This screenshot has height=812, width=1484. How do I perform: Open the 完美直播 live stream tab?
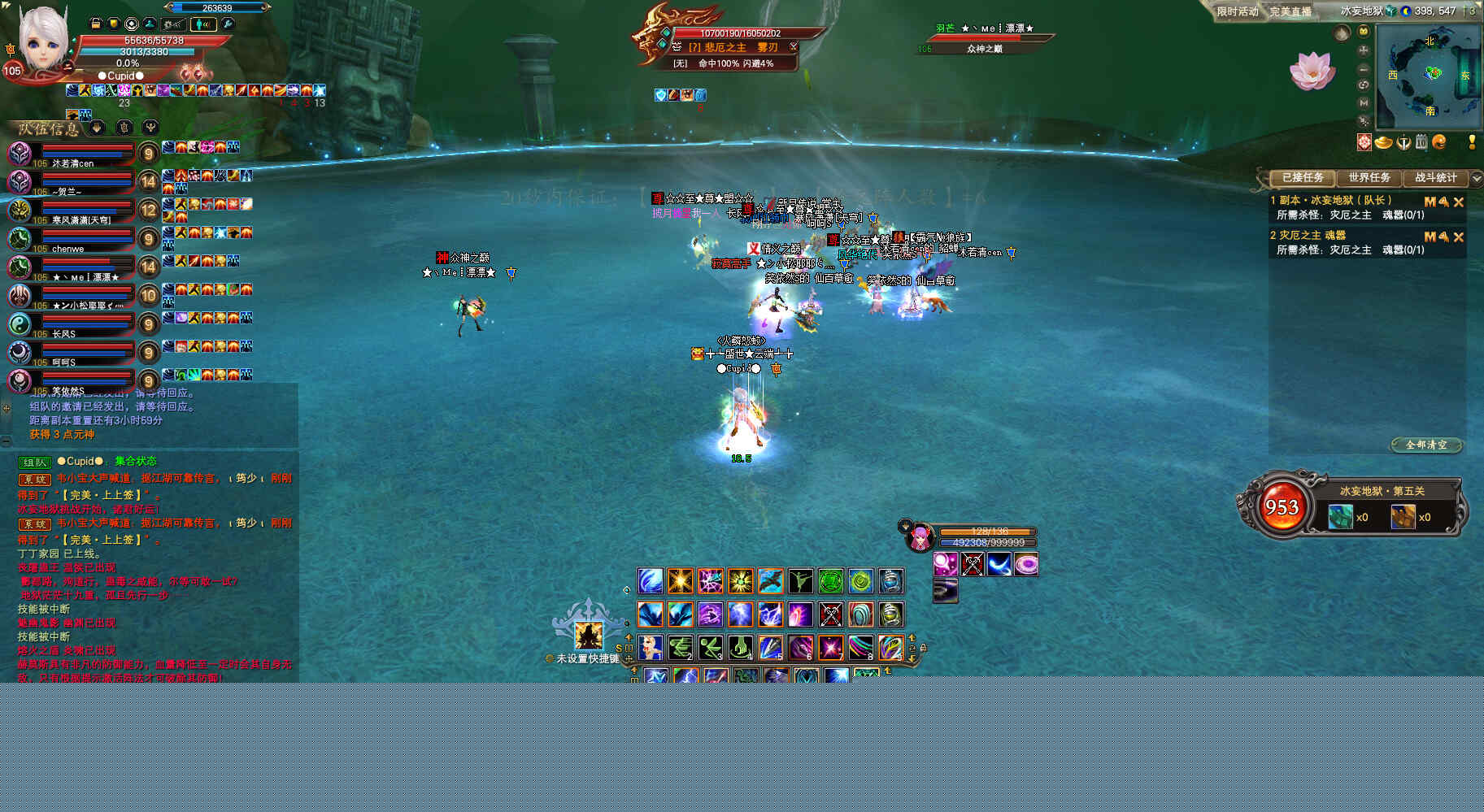coord(1290,11)
